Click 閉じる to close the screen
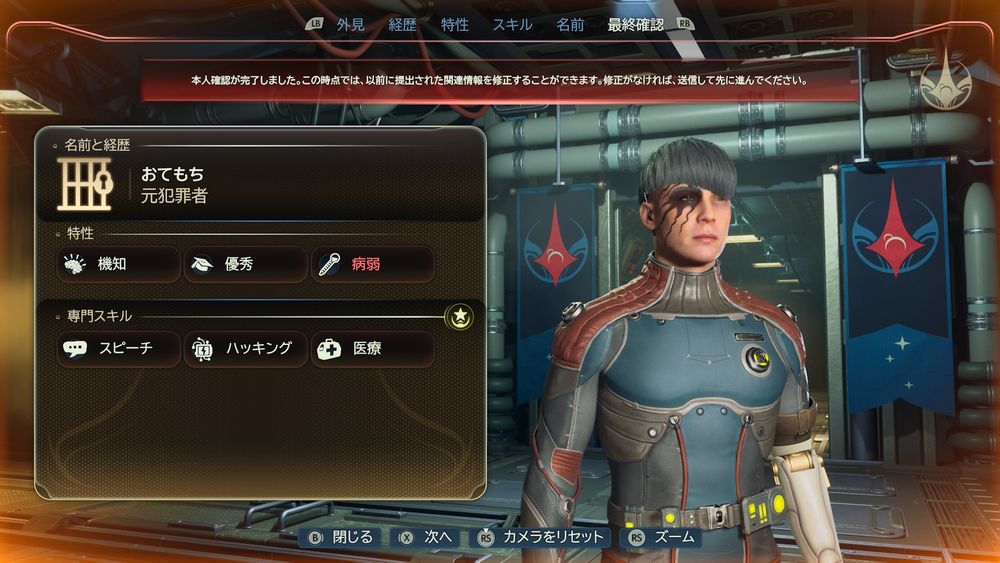The image size is (1000, 563). [x=342, y=537]
